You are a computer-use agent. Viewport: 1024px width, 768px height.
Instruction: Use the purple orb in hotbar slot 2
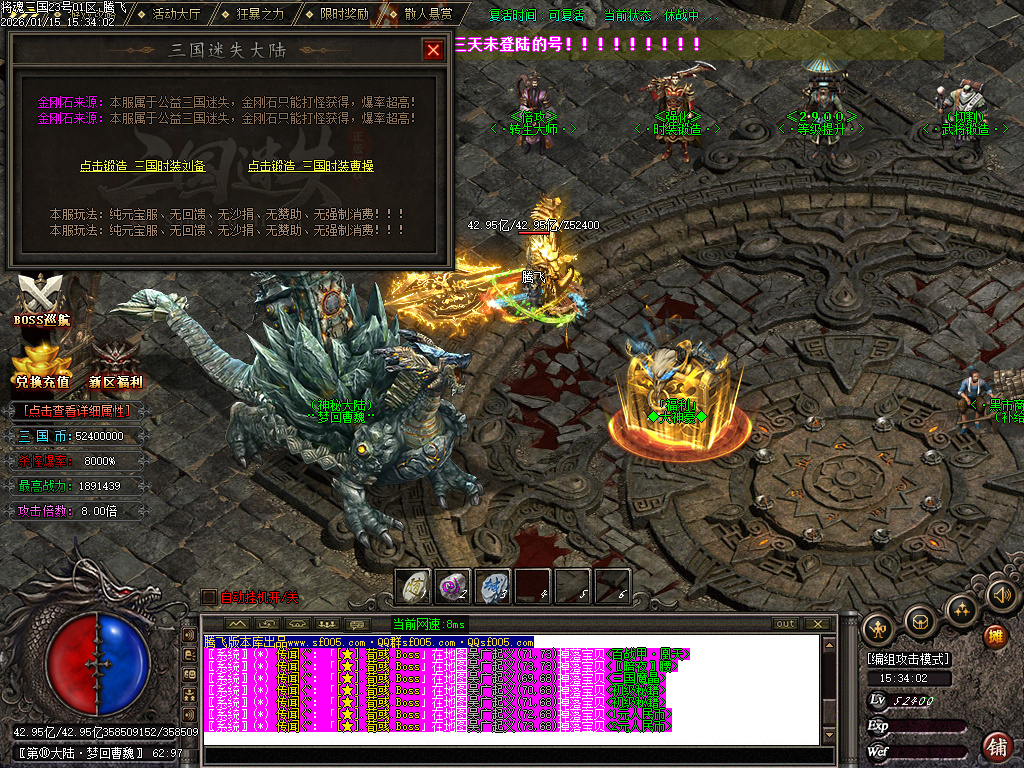tap(453, 586)
